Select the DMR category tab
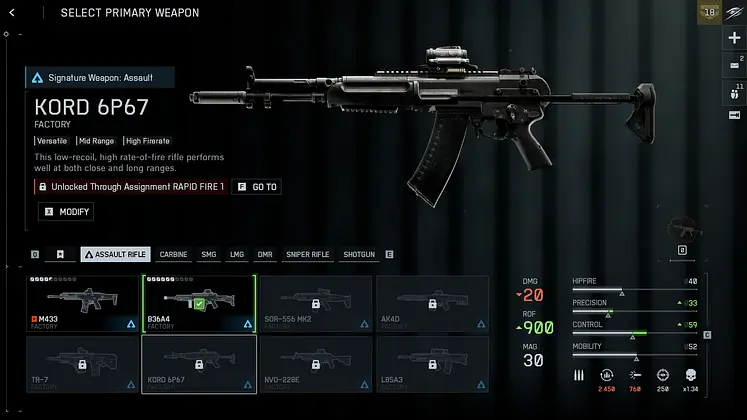The height and width of the screenshot is (420, 747). coord(265,255)
